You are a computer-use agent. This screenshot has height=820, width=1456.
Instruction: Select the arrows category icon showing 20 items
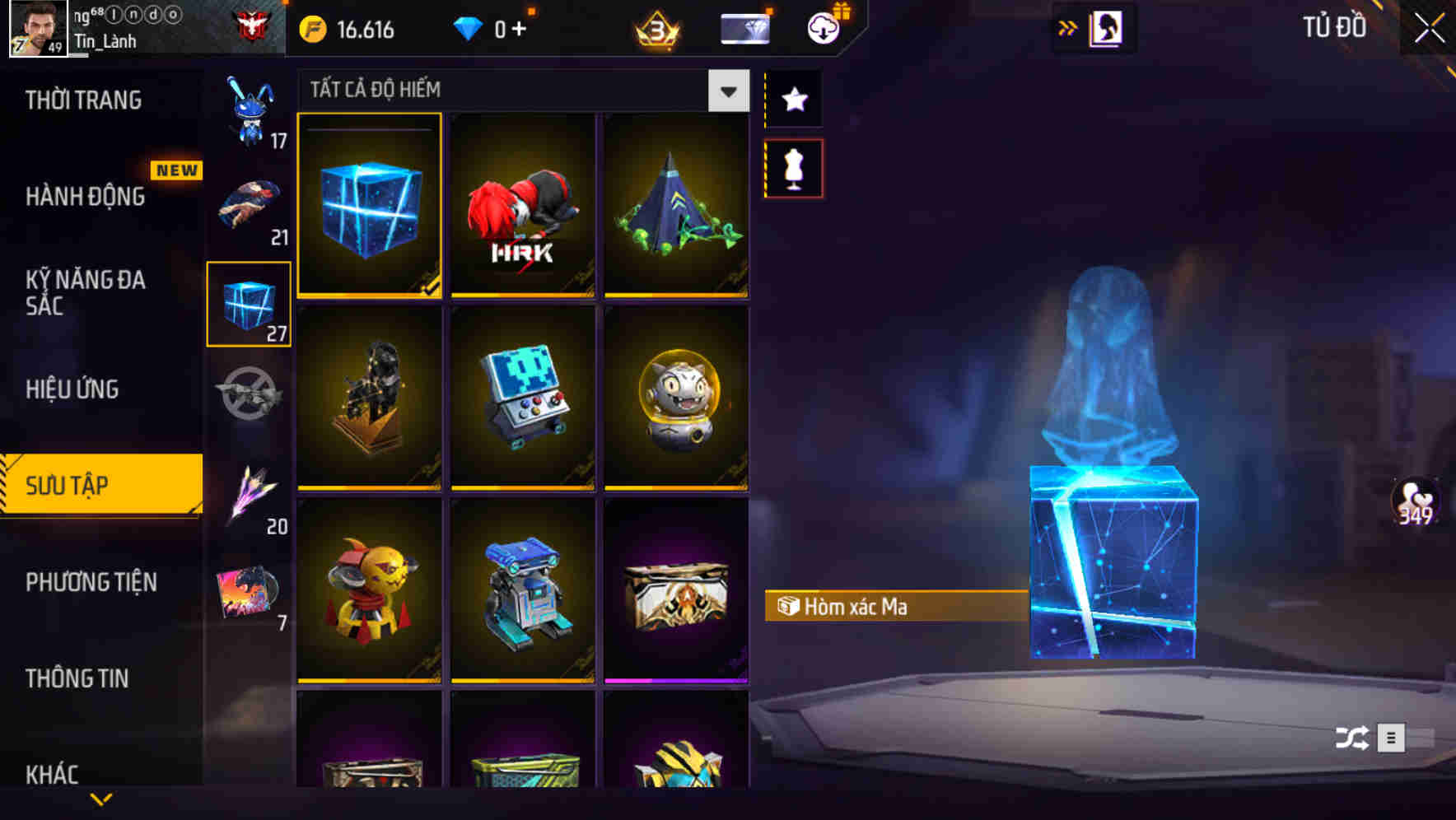click(x=250, y=494)
